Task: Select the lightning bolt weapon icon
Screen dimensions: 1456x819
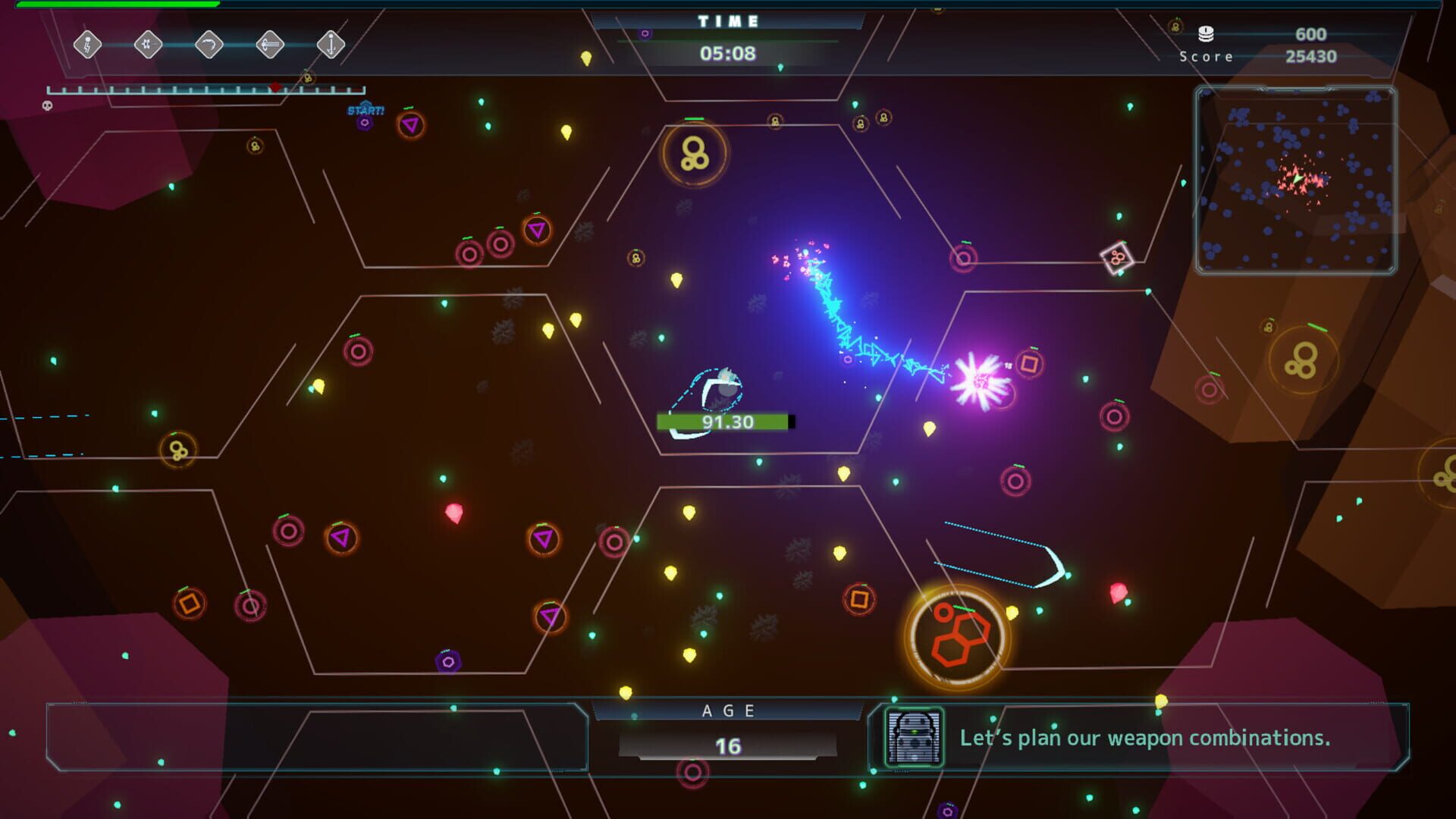Action: tap(87, 45)
